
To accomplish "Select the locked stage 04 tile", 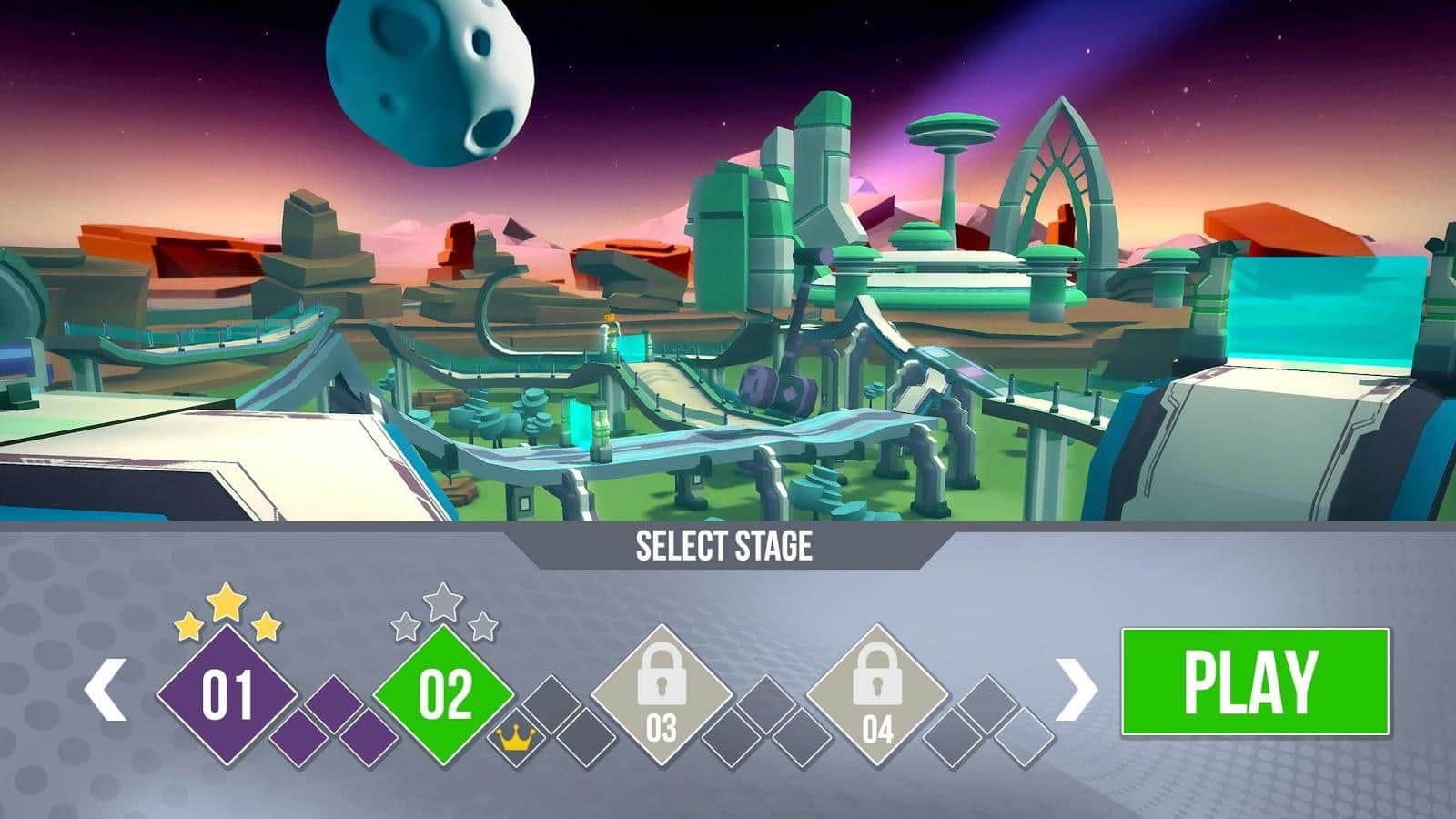I will pos(877,697).
